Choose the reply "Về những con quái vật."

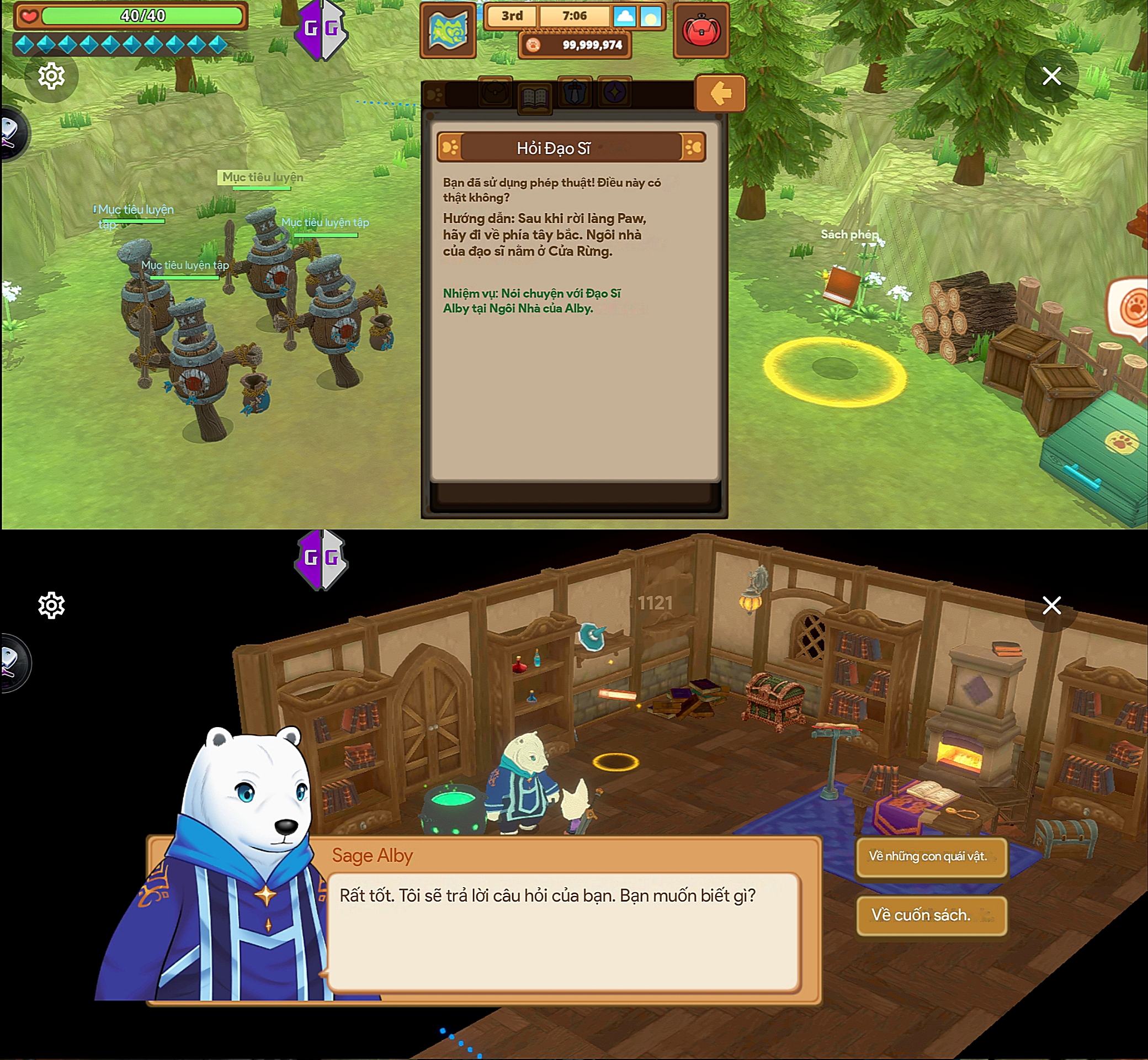pos(931,857)
